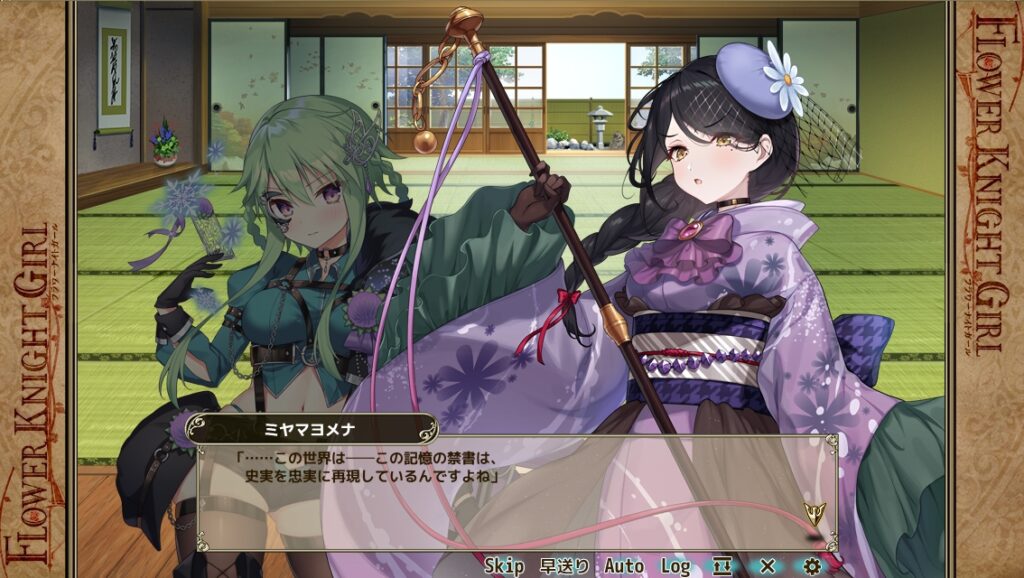Skip the current story scene
Image resolution: width=1024 pixels, height=578 pixels.
coord(504,566)
